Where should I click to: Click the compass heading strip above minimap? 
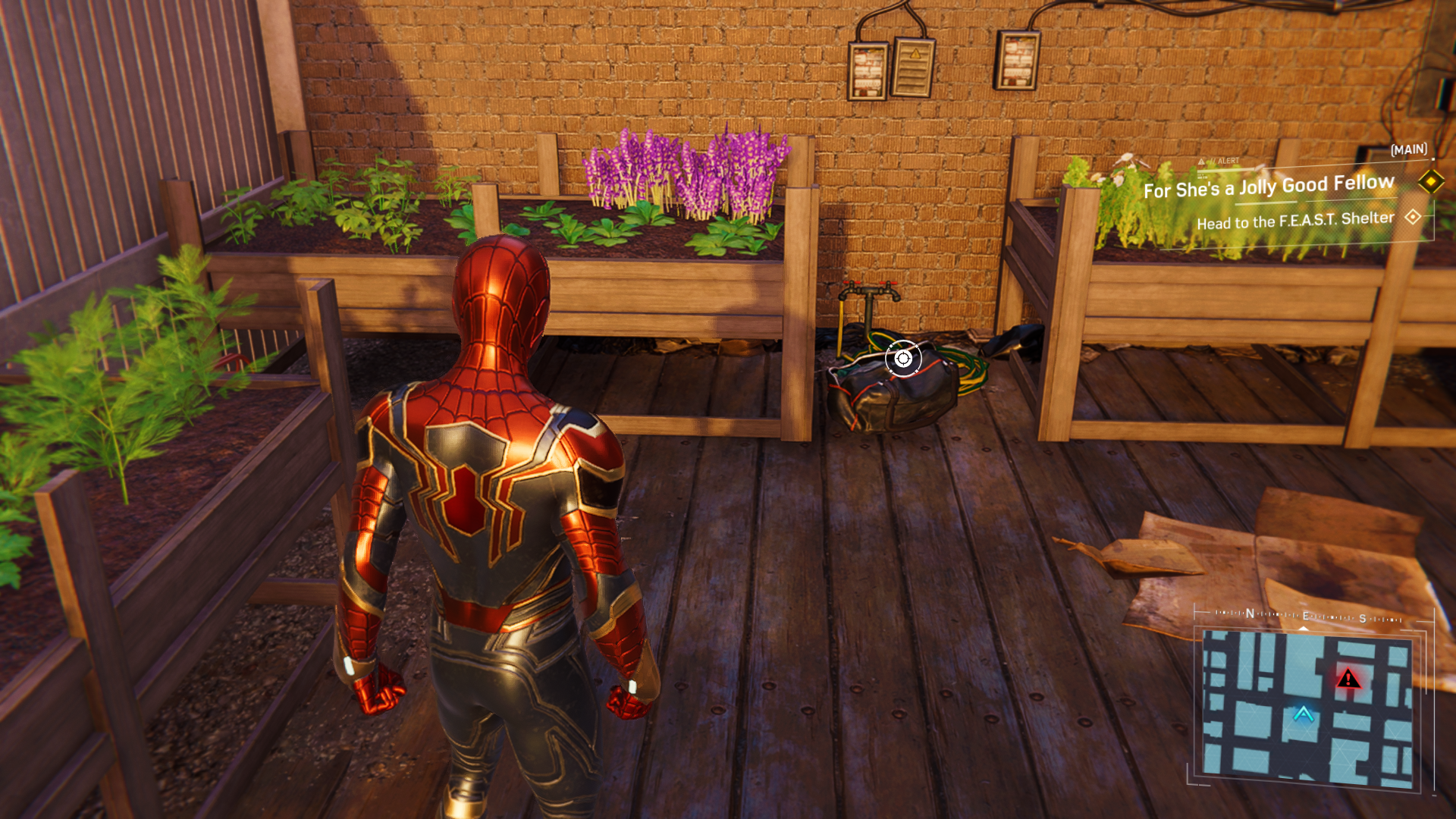[1307, 617]
